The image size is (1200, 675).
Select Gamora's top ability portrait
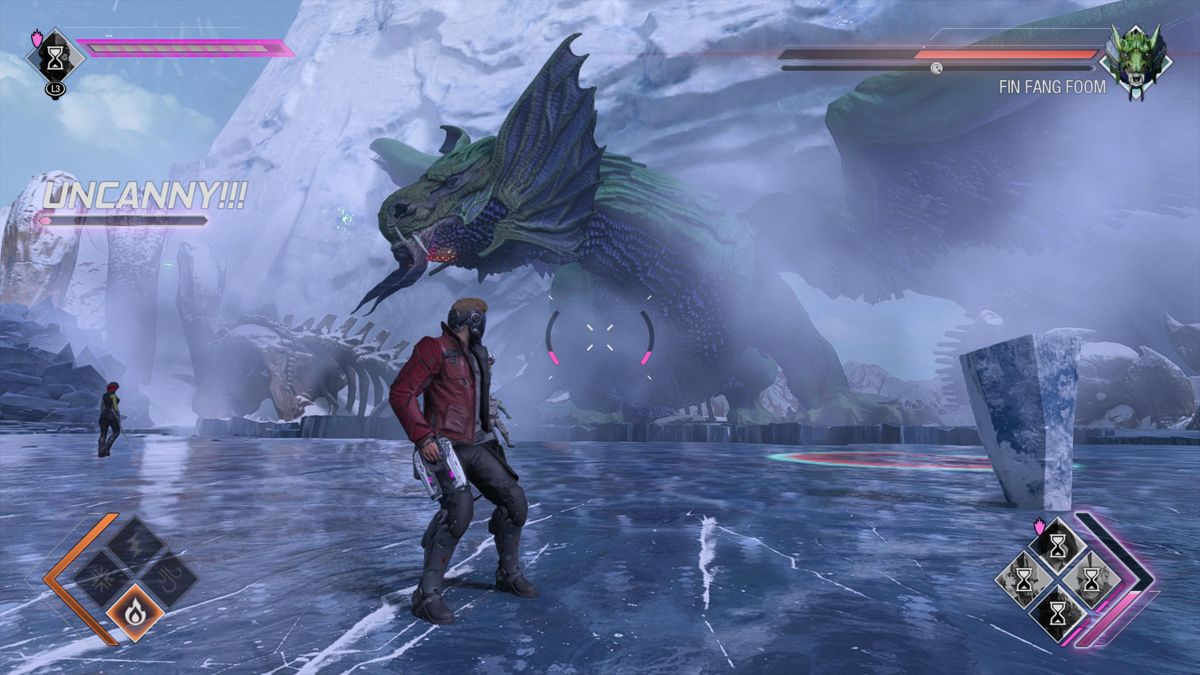click(1057, 545)
